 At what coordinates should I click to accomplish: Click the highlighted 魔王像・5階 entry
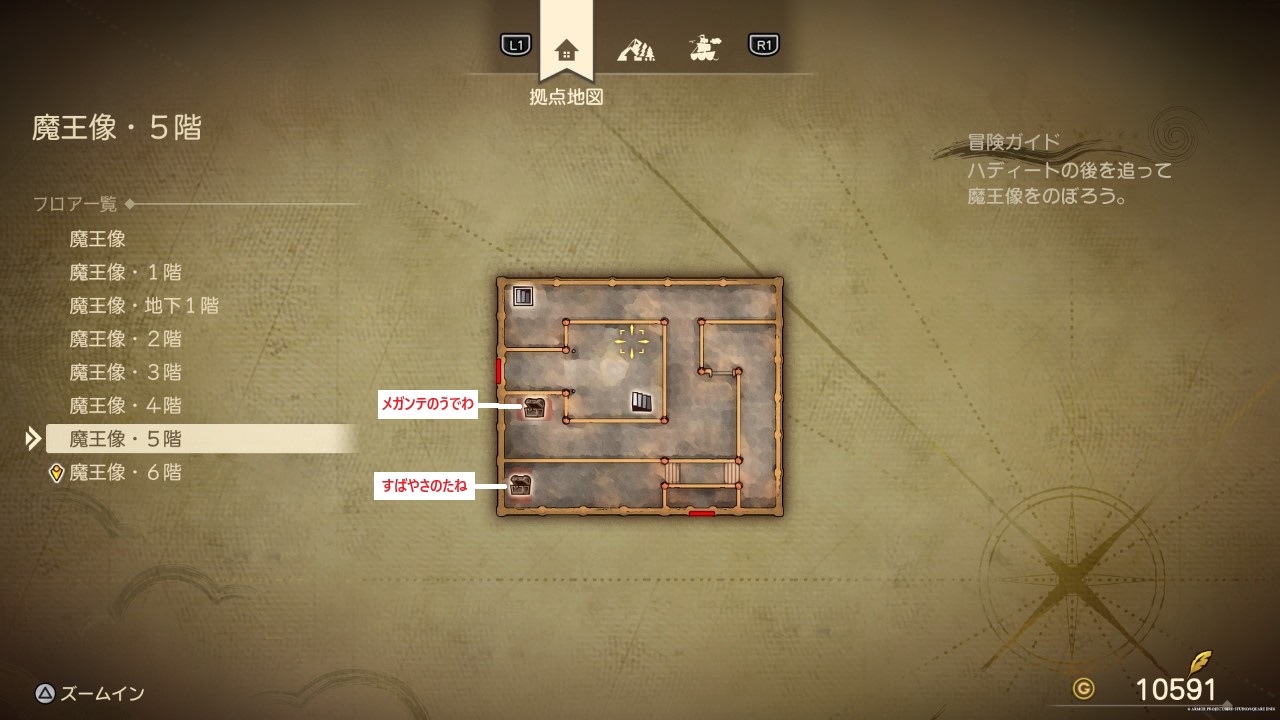[x=125, y=439]
